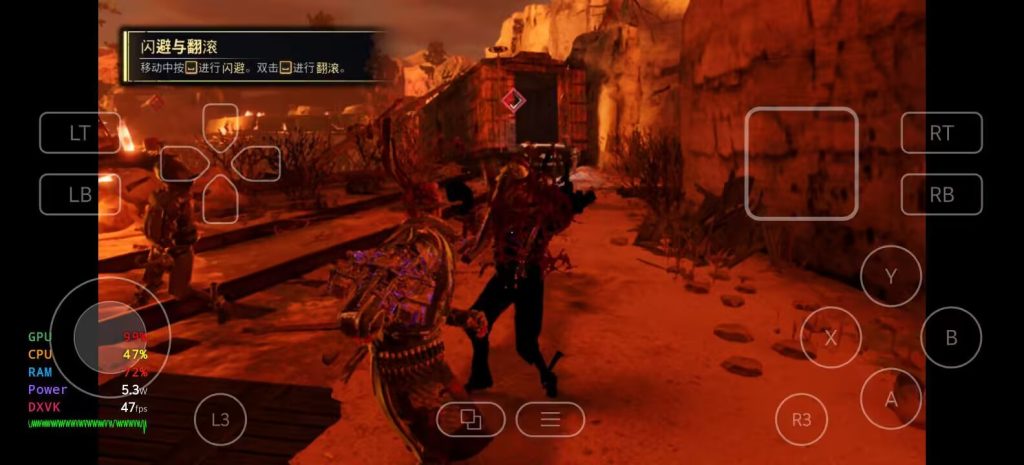This screenshot has width=1024, height=465.
Task: Click the L3 stick button
Action: (x=220, y=419)
